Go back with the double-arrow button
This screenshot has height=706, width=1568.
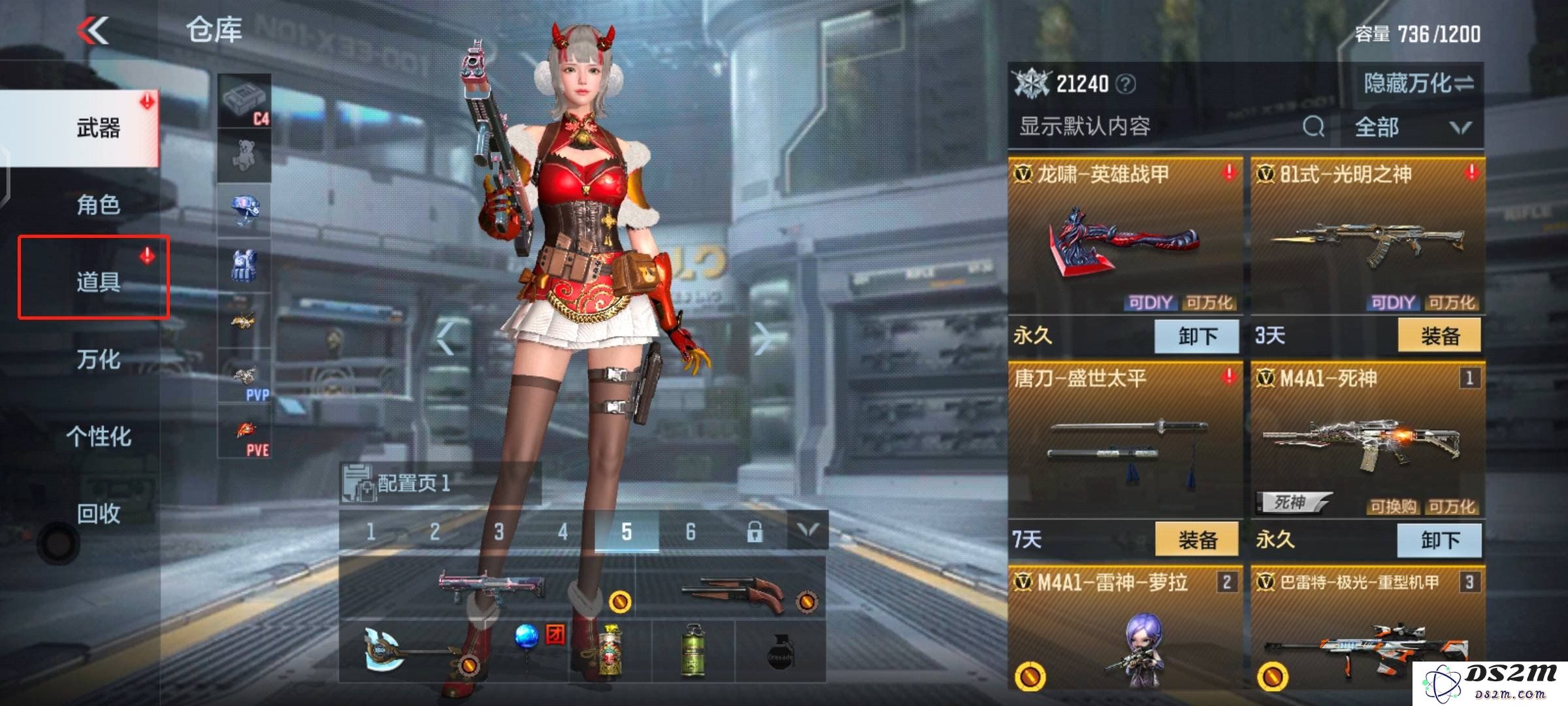(x=93, y=31)
